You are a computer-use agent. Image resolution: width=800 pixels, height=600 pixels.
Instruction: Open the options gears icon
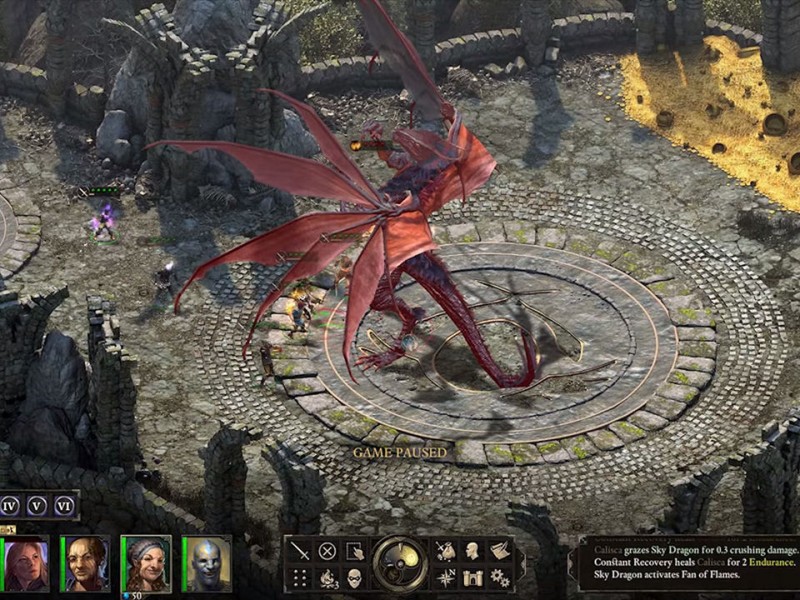[500, 577]
